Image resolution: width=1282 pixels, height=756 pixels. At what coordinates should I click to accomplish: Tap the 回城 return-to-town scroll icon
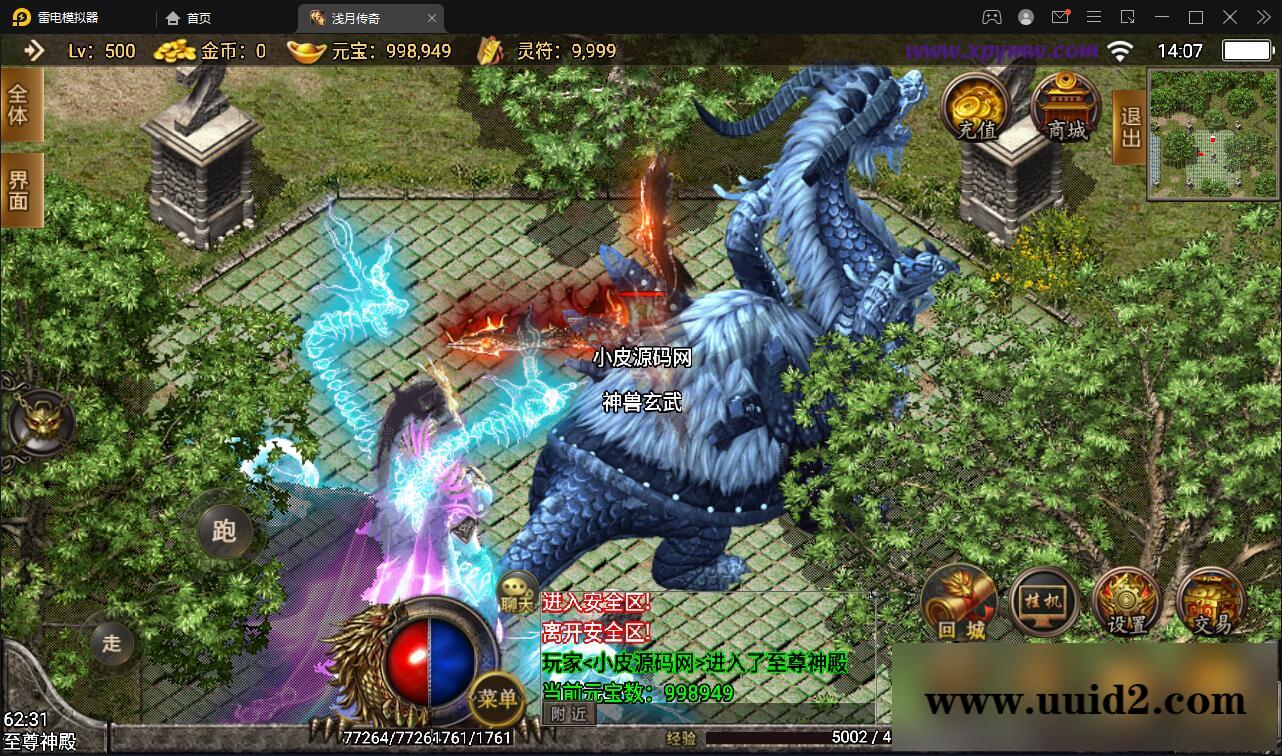pyautogui.click(x=958, y=603)
